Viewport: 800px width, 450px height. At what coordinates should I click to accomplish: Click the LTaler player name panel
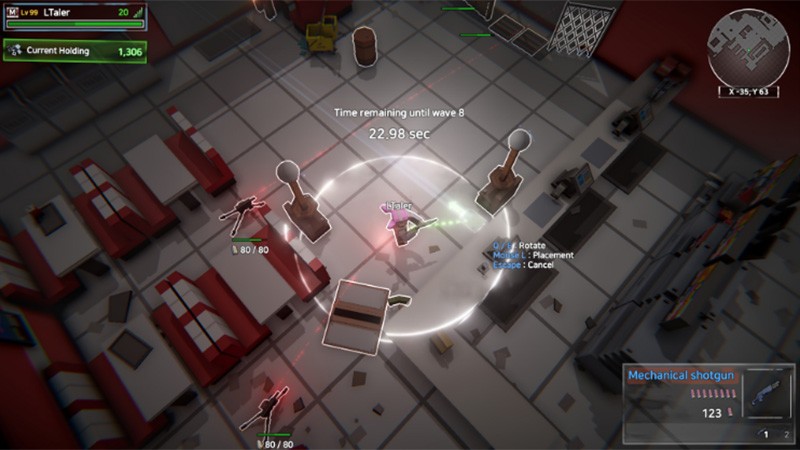(75, 14)
